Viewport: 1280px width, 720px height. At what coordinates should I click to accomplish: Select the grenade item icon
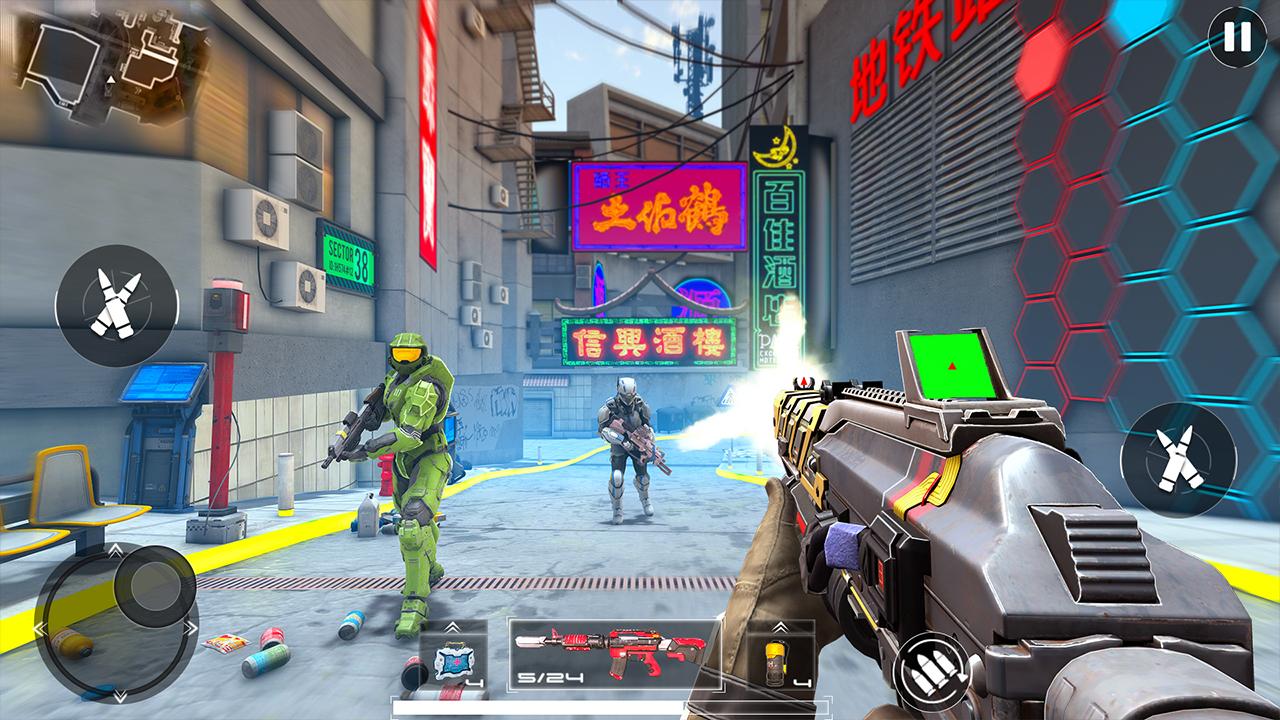(776, 660)
